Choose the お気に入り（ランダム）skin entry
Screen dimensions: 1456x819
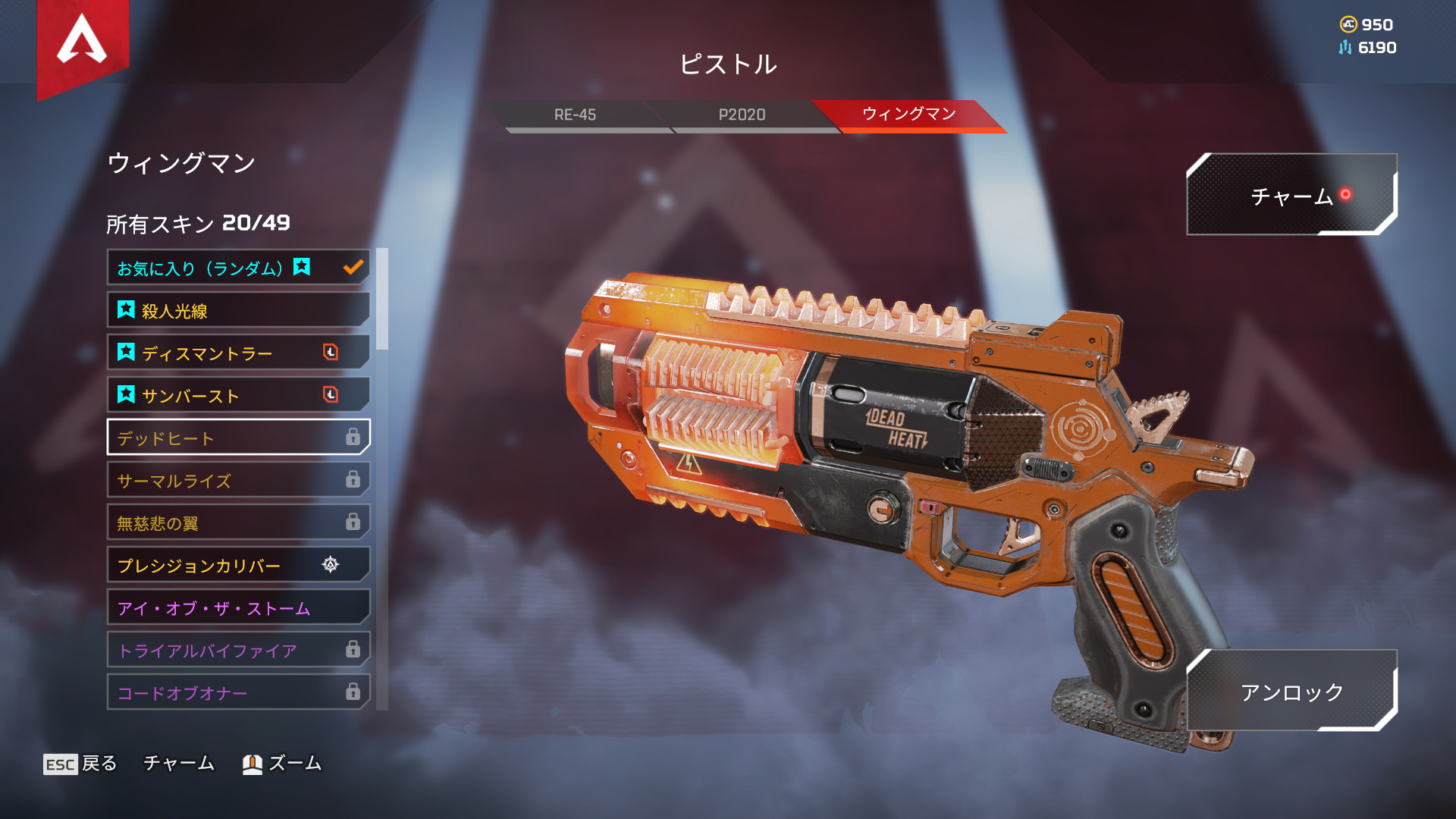point(238,268)
